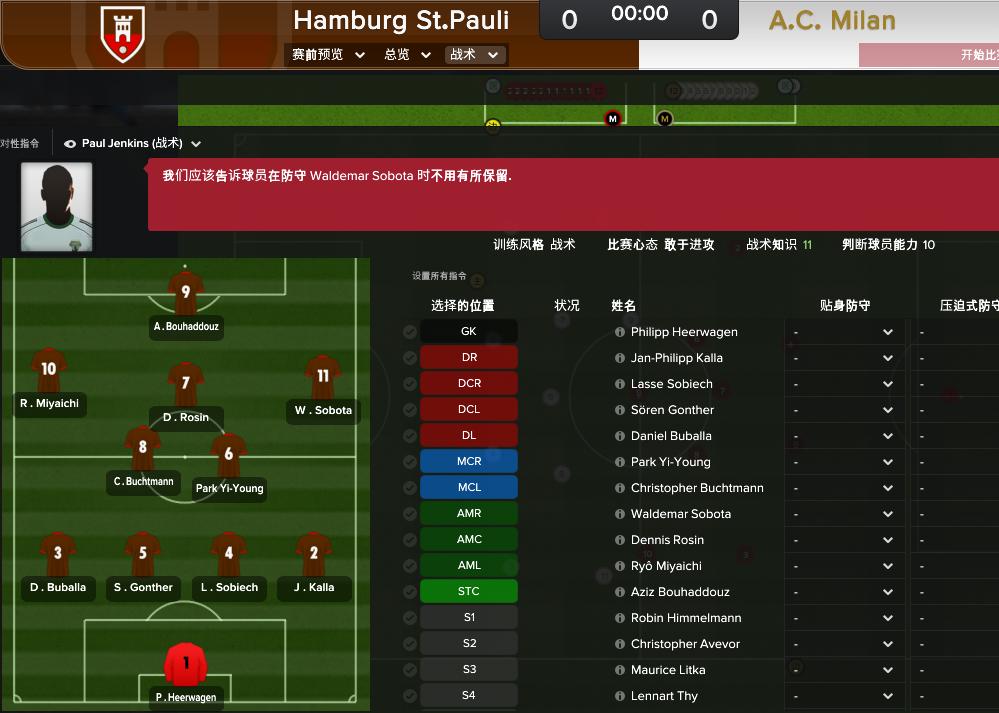
Task: Click the info icon beside Robin Himmelmann
Action: [619, 618]
